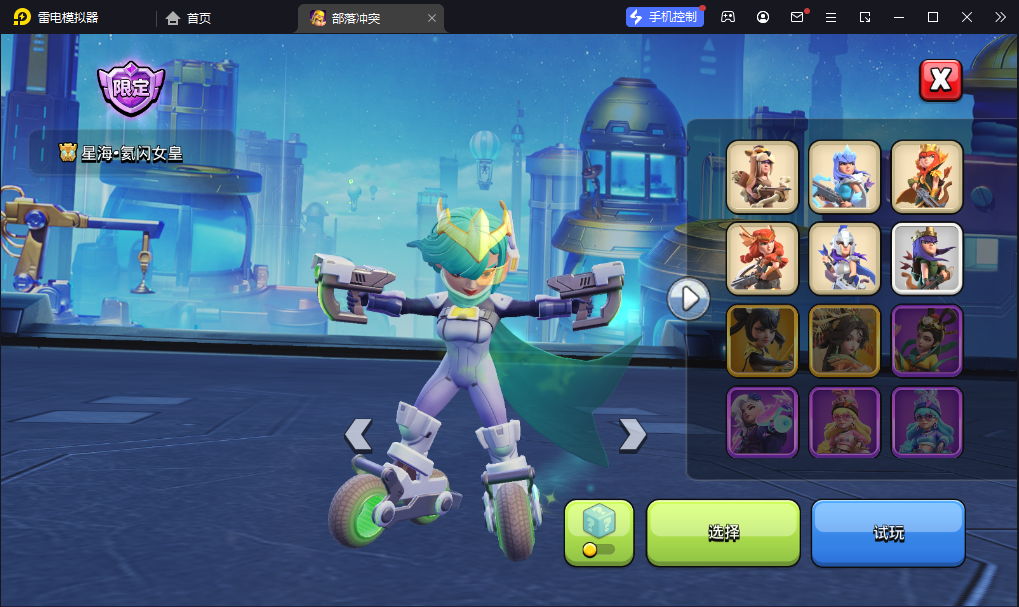
Task: Choose the silver-helmet warrior queen skin
Action: coord(844,258)
